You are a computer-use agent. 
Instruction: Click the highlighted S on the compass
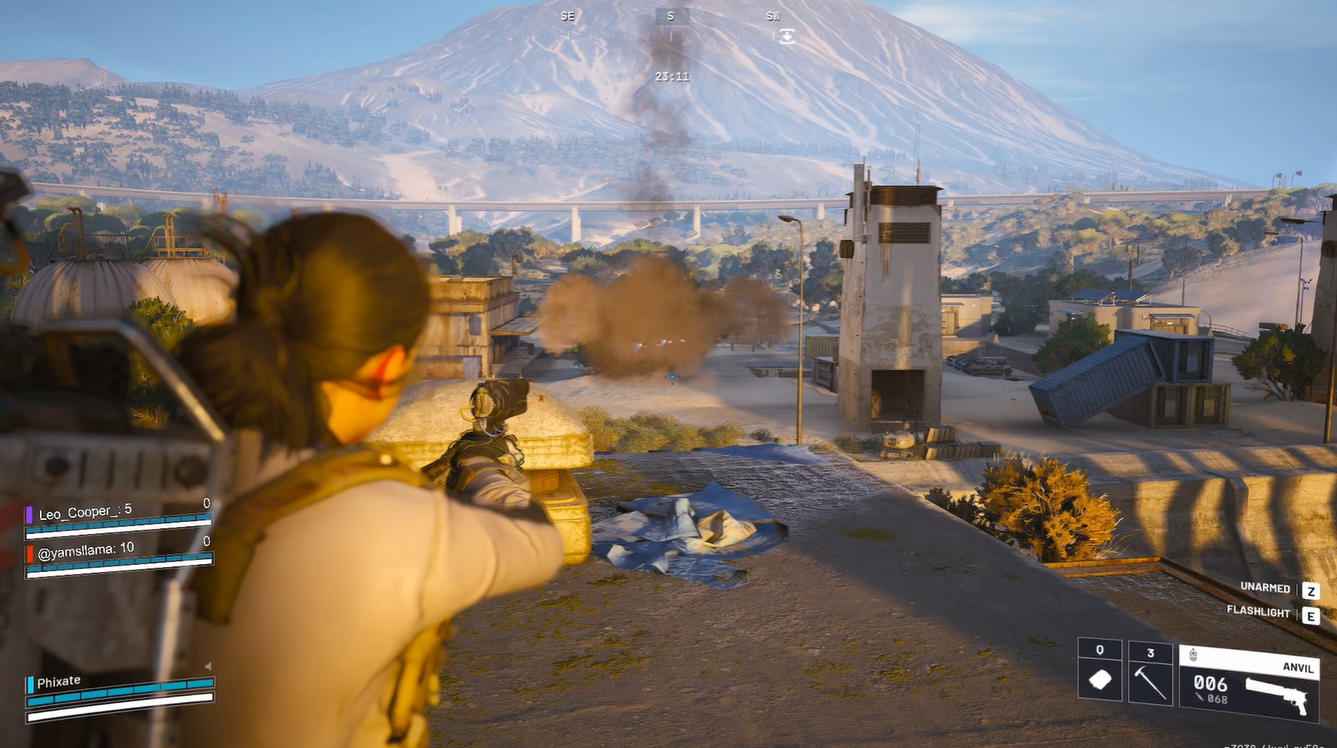pos(671,16)
